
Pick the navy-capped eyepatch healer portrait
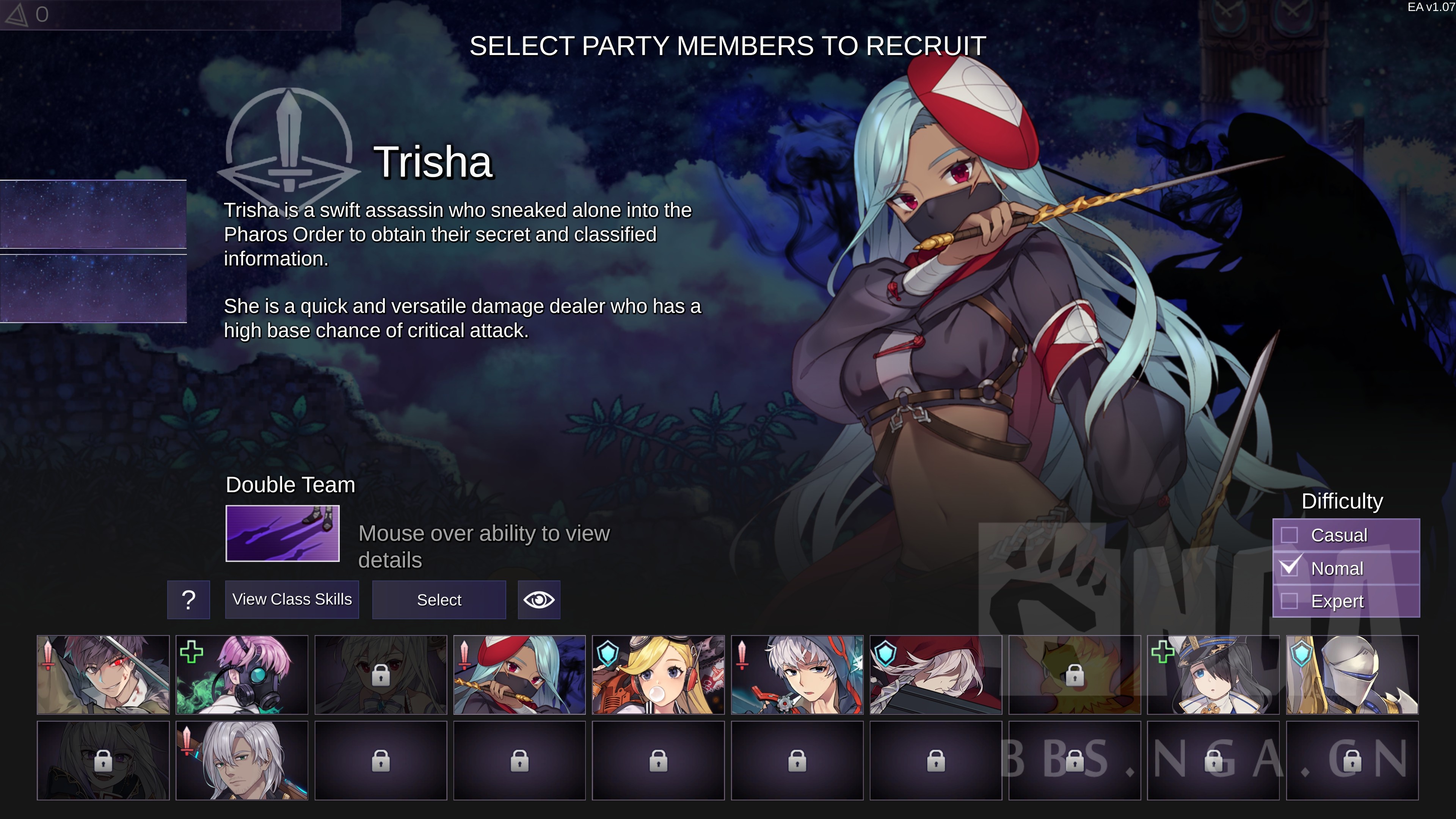click(x=1213, y=674)
